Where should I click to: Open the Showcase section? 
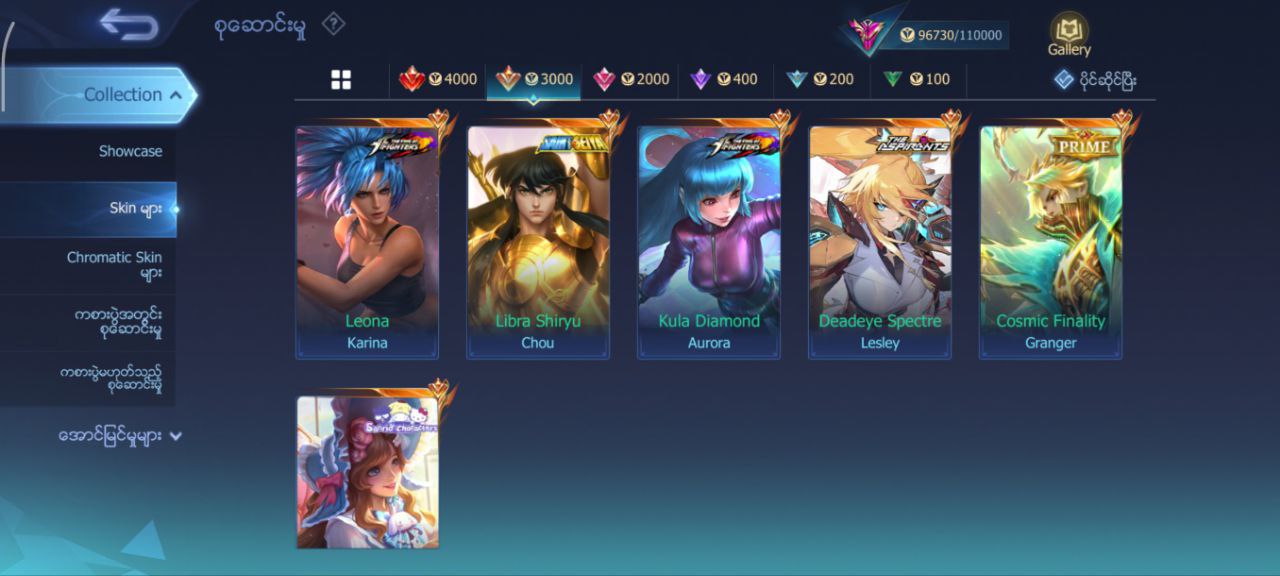(130, 151)
